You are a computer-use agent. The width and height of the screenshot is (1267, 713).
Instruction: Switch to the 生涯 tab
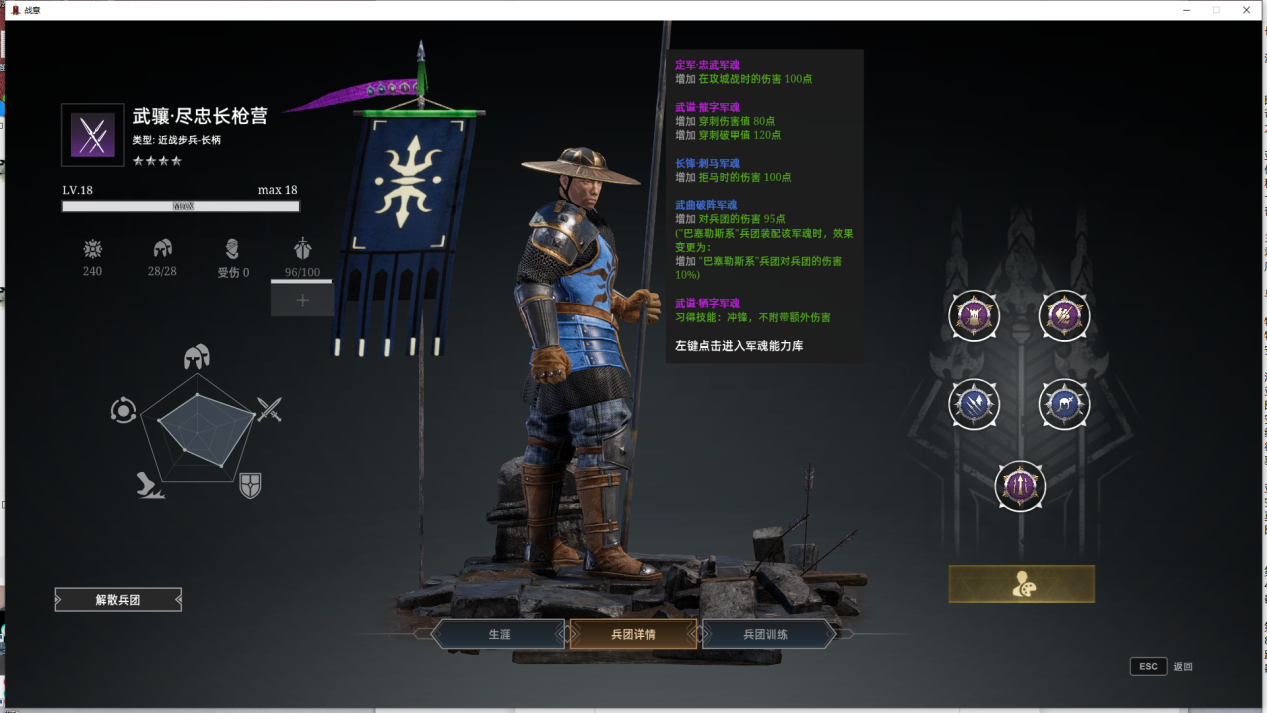[499, 634]
